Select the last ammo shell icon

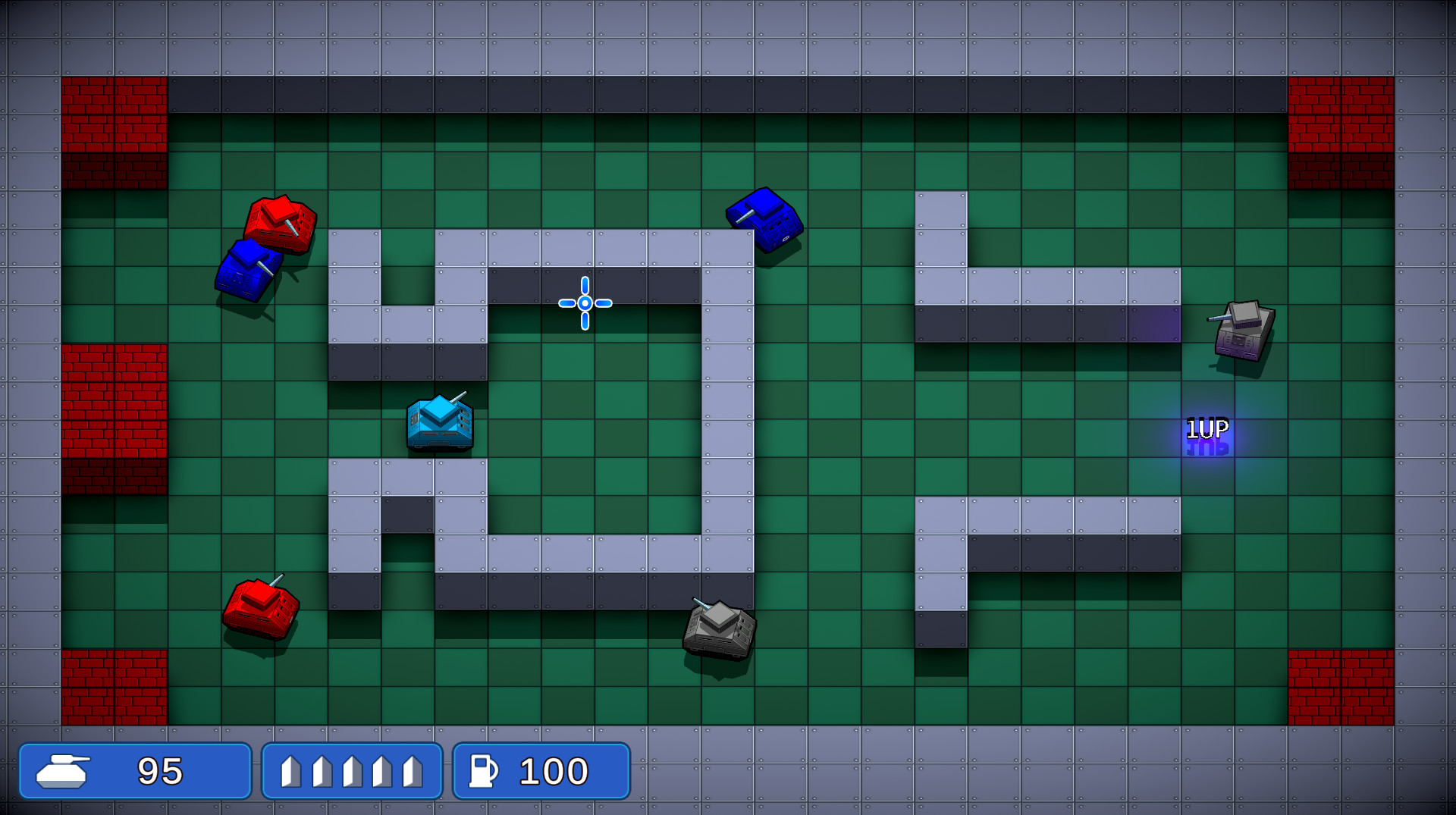click(x=414, y=770)
